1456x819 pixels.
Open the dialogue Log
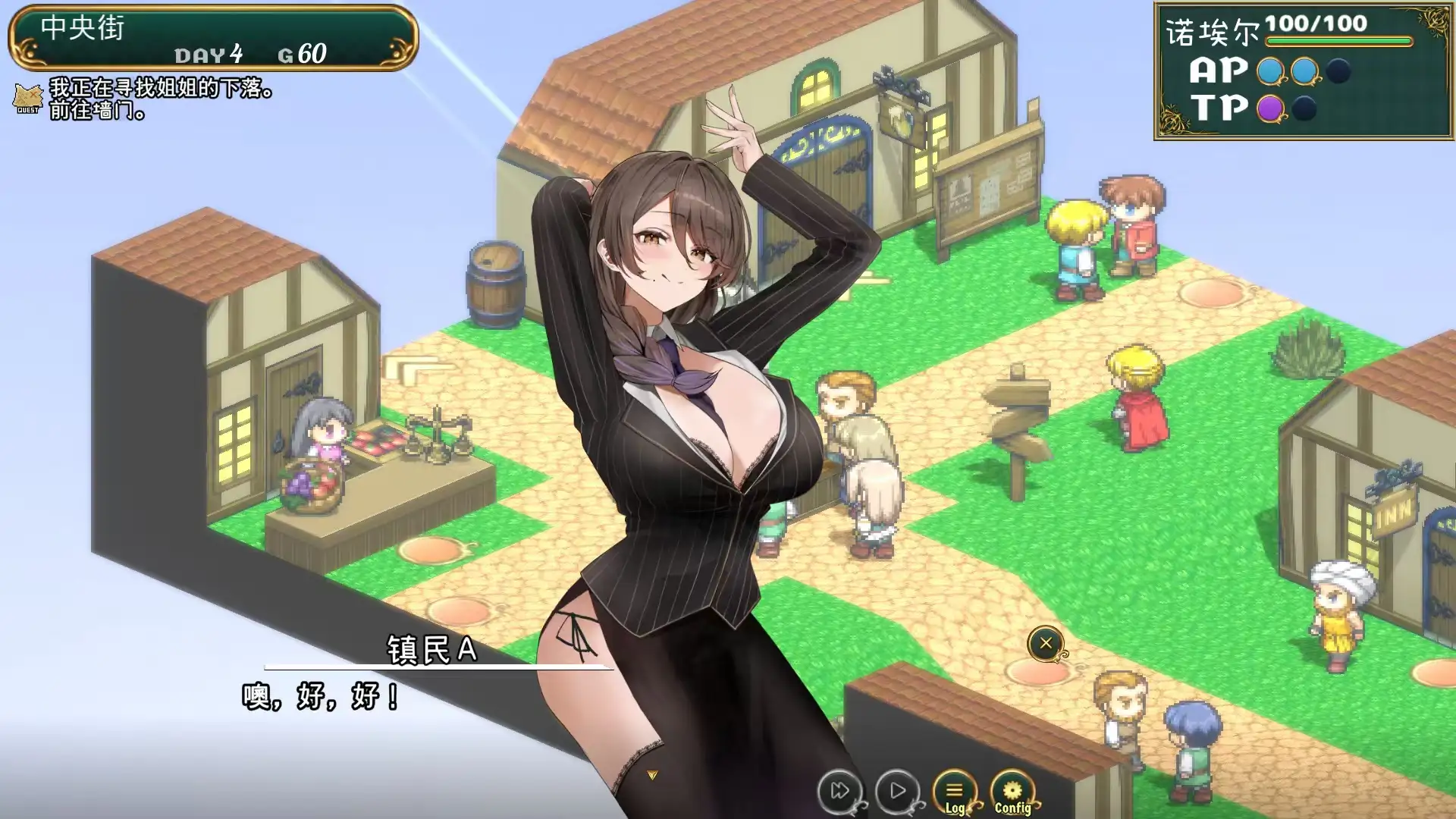954,793
